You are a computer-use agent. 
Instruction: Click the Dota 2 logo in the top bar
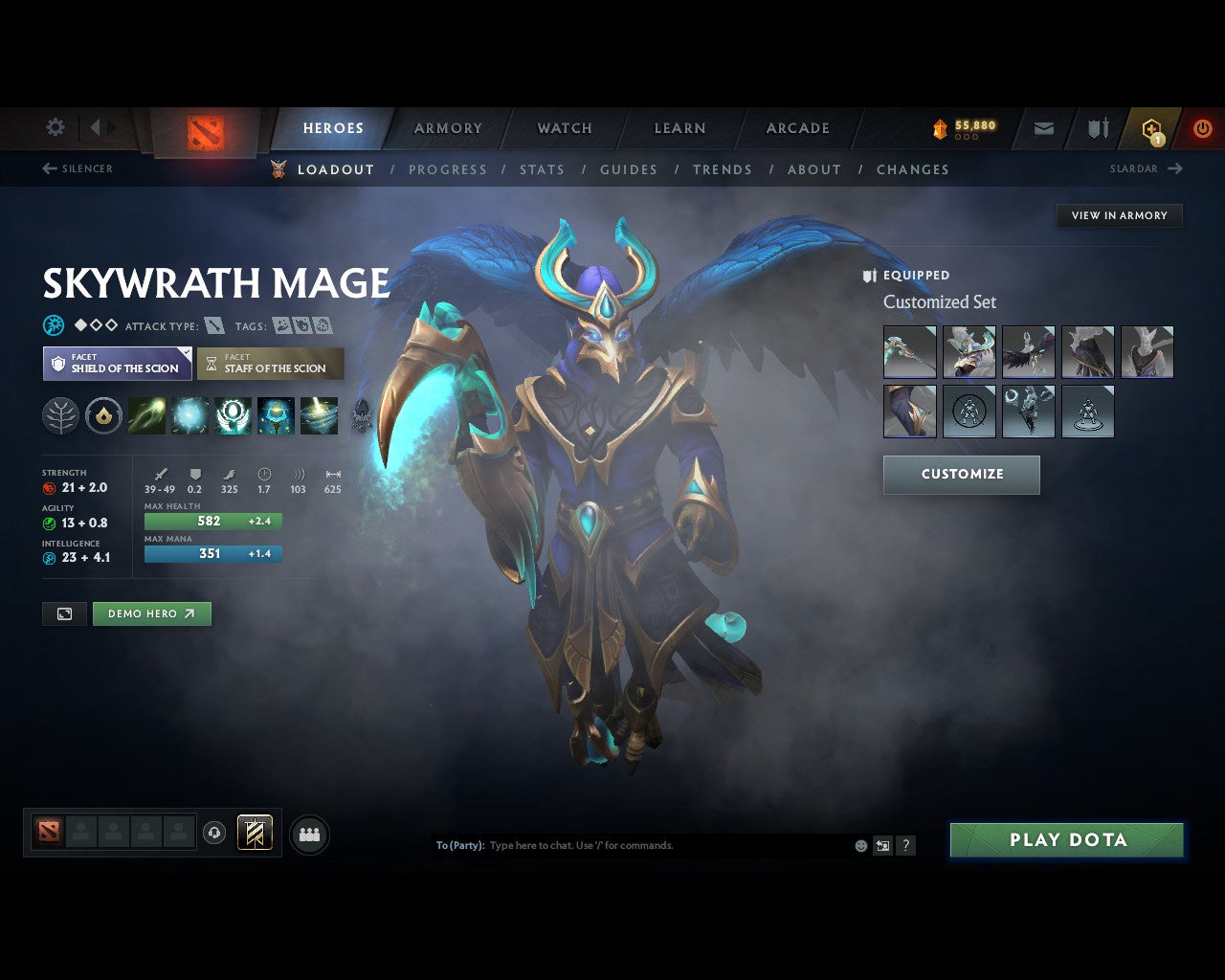tap(204, 131)
